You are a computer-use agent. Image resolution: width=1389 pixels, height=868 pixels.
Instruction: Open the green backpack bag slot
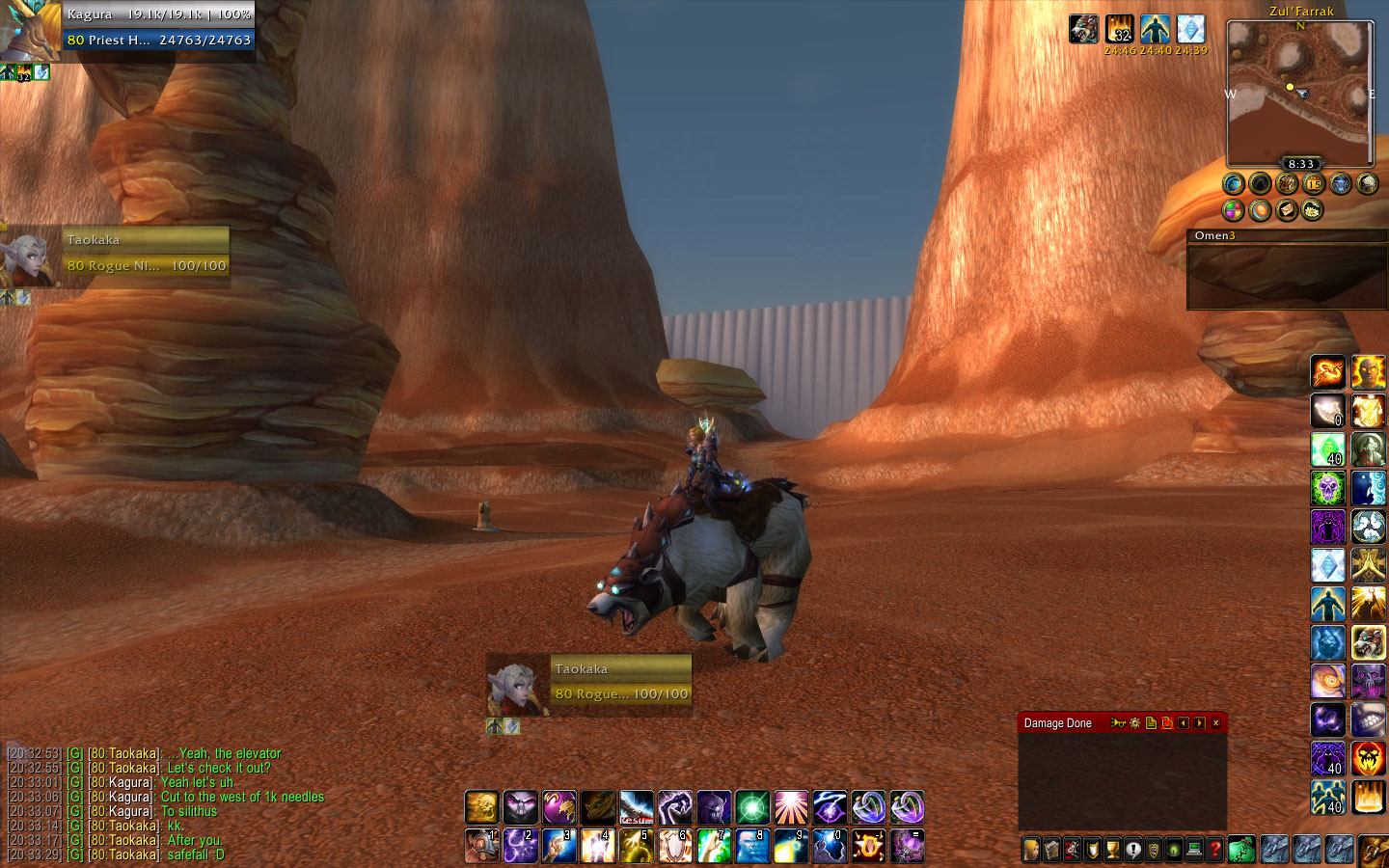tap(1242, 850)
